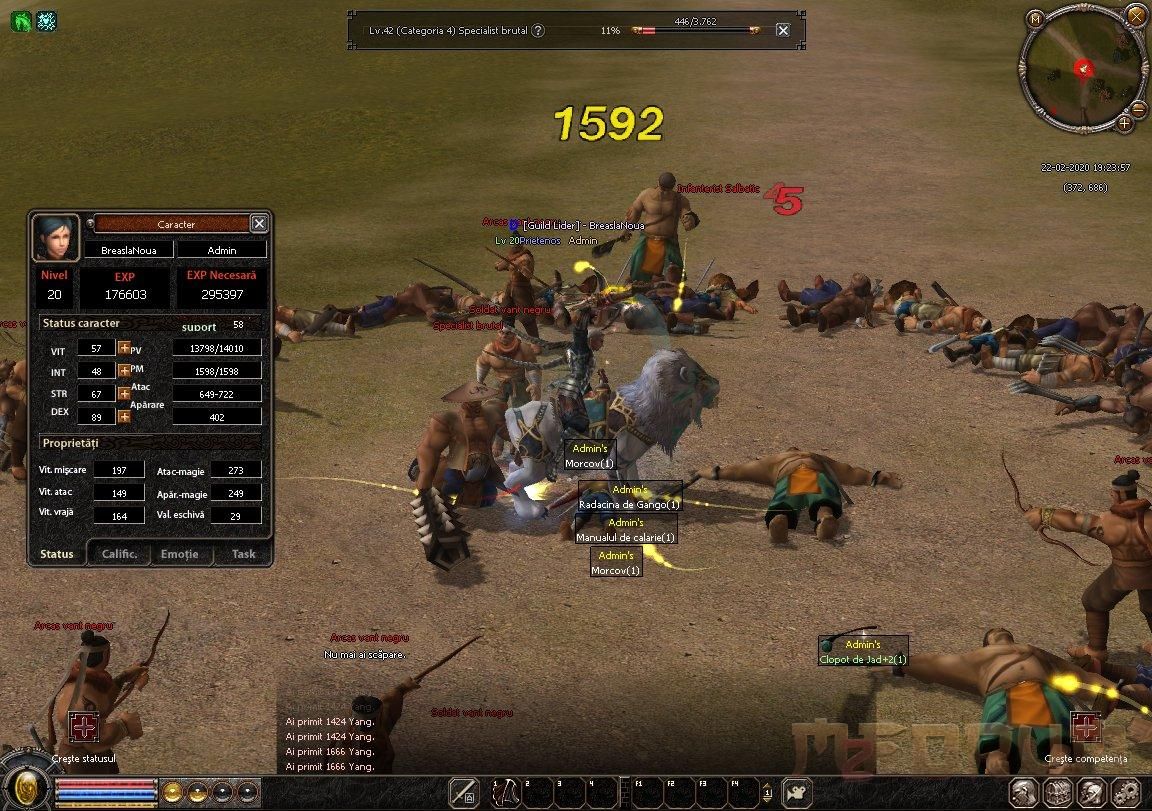Add a point to DEX
This screenshot has height=811, width=1152.
click(124, 416)
